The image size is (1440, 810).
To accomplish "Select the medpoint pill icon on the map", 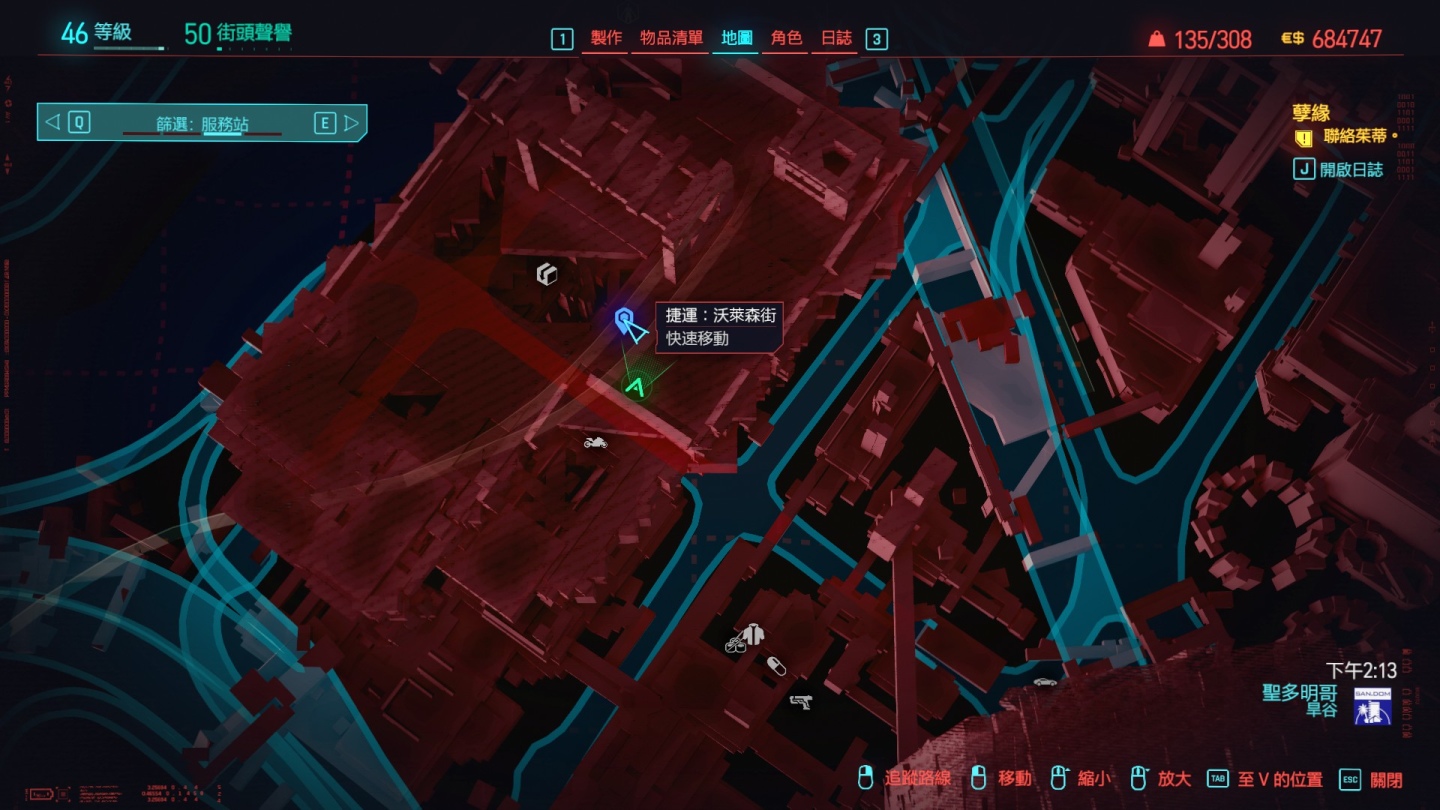I will [x=778, y=665].
